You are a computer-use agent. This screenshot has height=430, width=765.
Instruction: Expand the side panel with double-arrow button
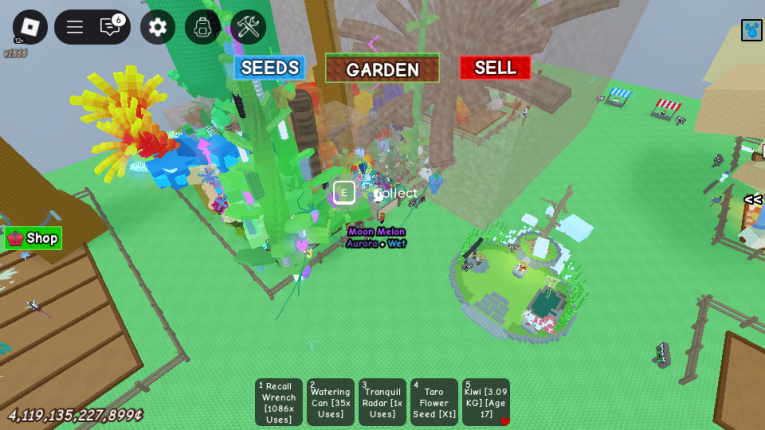tap(752, 200)
